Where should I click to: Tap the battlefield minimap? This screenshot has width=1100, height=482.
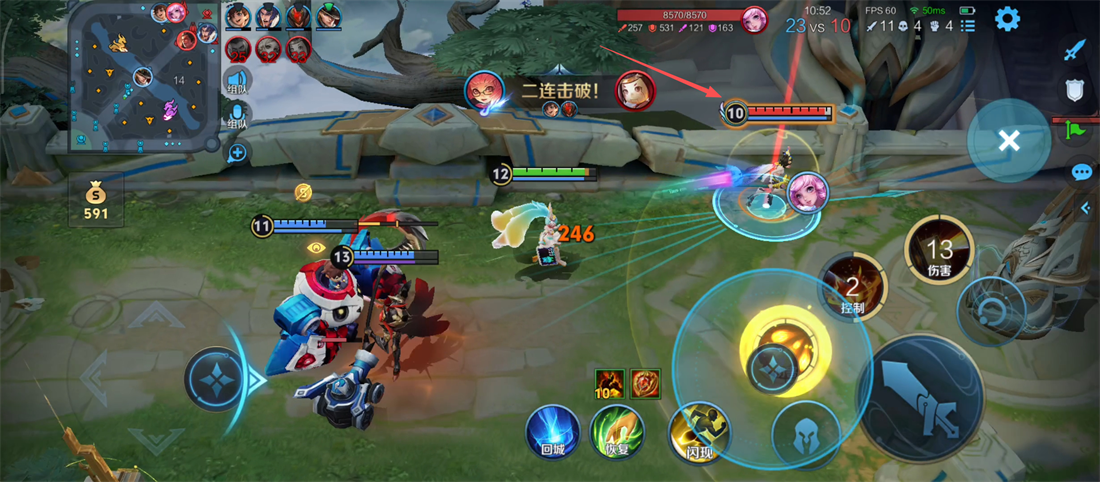(x=142, y=76)
